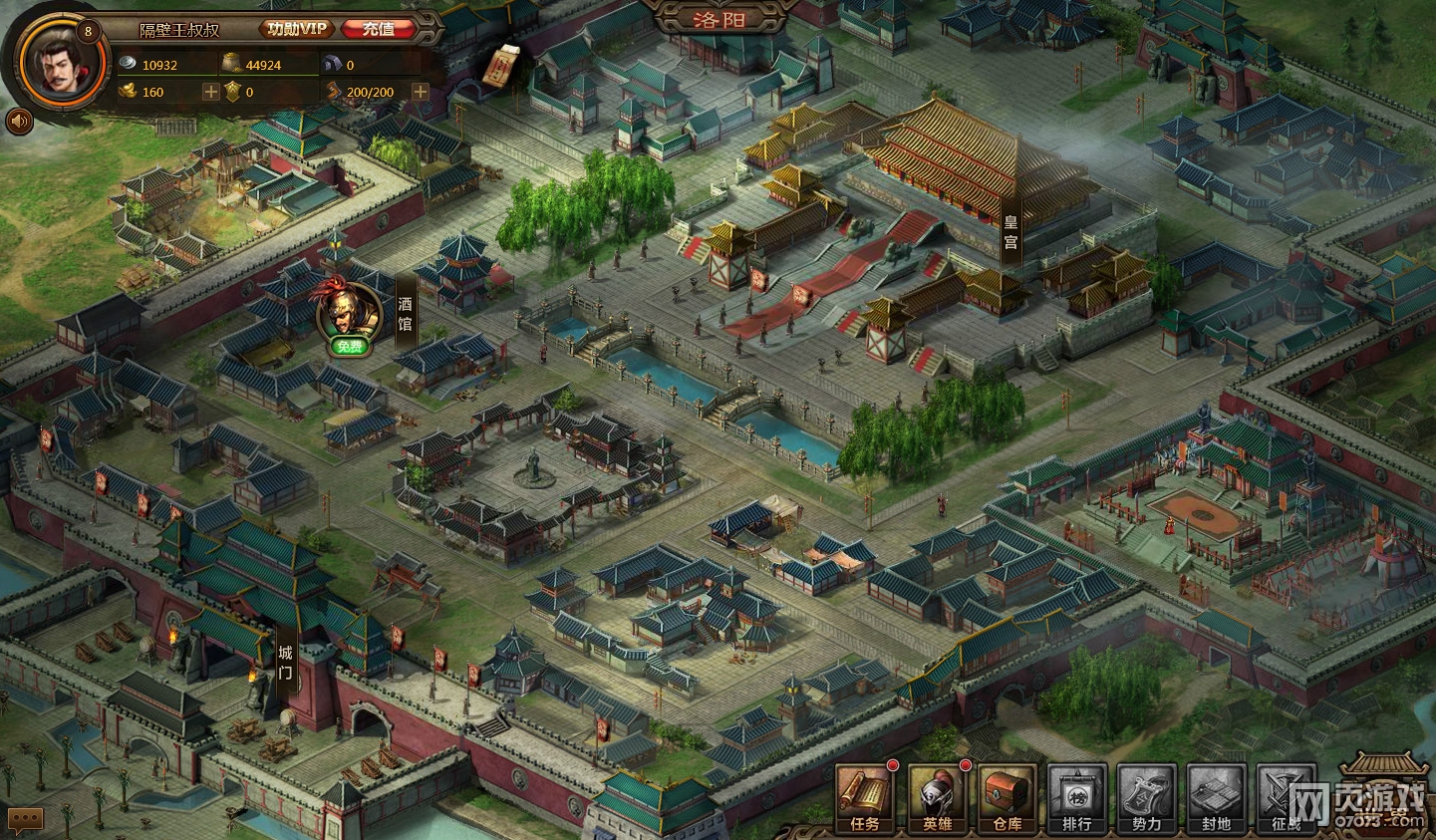Add gold ingots with the plus button
This screenshot has height=840, width=1436.
(x=210, y=92)
